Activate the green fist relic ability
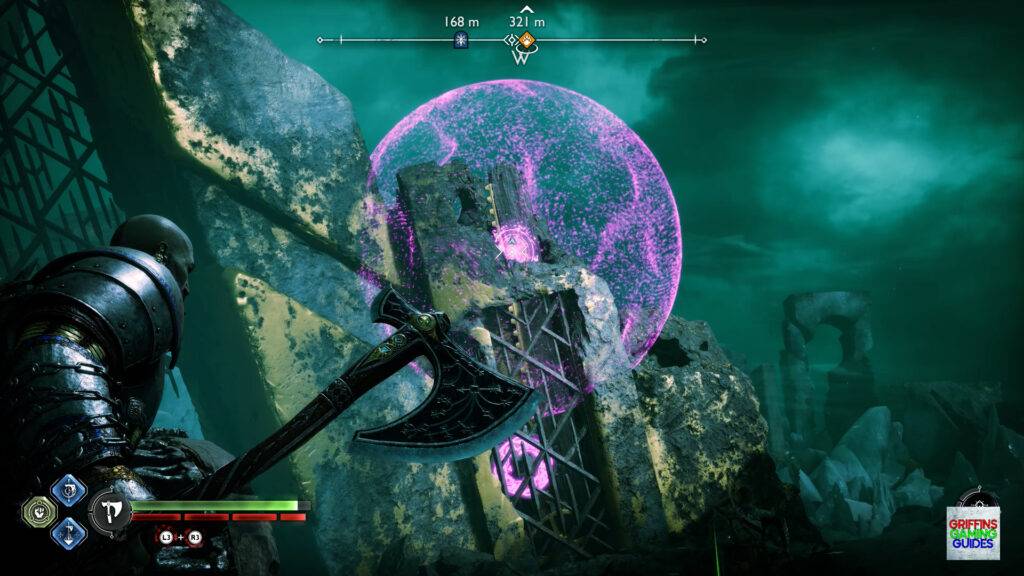The image size is (1024, 576). click(36, 512)
